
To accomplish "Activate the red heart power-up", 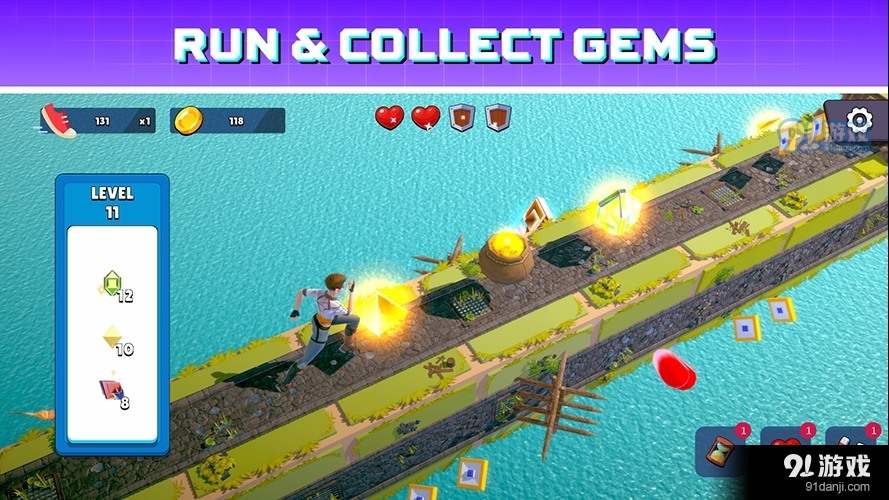I will (785, 450).
